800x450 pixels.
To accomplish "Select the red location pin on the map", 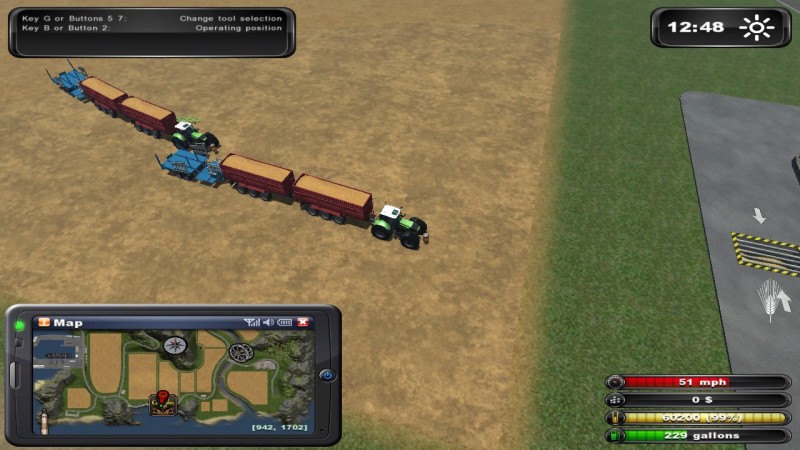I will [159, 400].
